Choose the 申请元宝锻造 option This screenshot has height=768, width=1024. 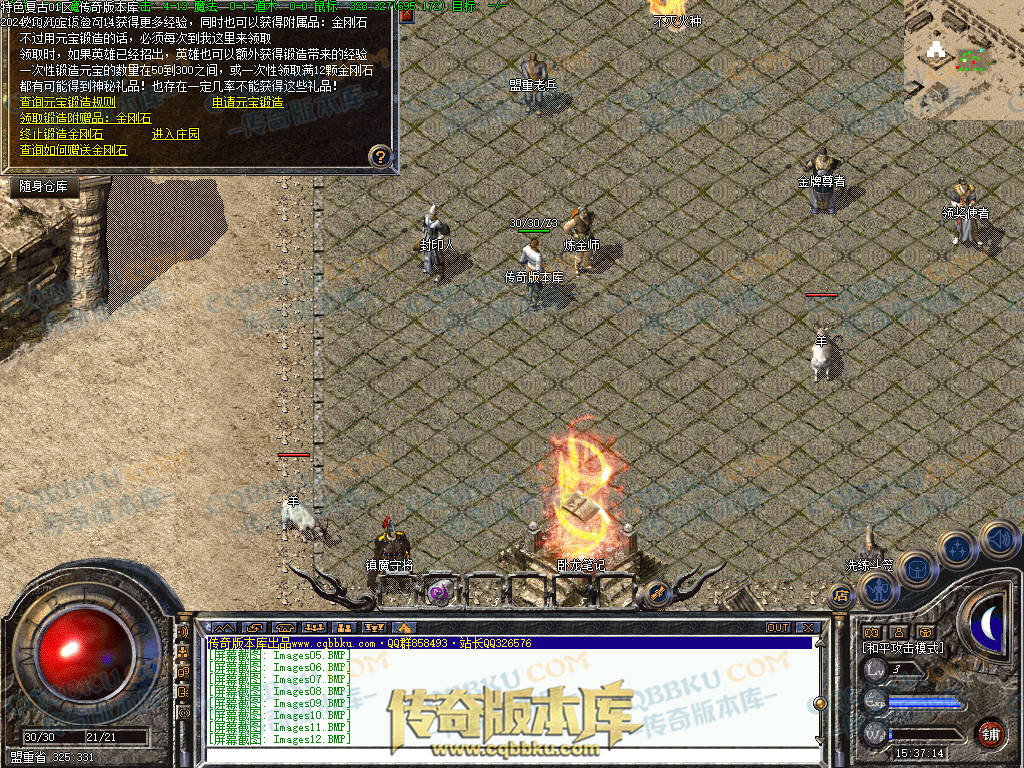point(247,102)
